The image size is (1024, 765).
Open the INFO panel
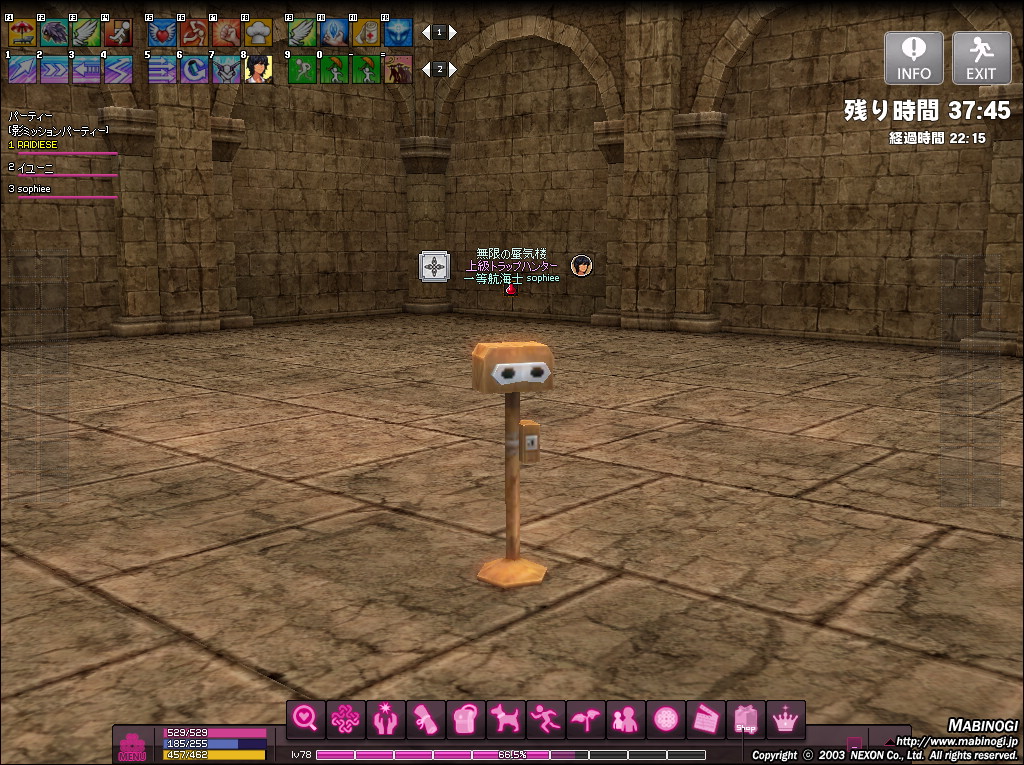pos(913,57)
